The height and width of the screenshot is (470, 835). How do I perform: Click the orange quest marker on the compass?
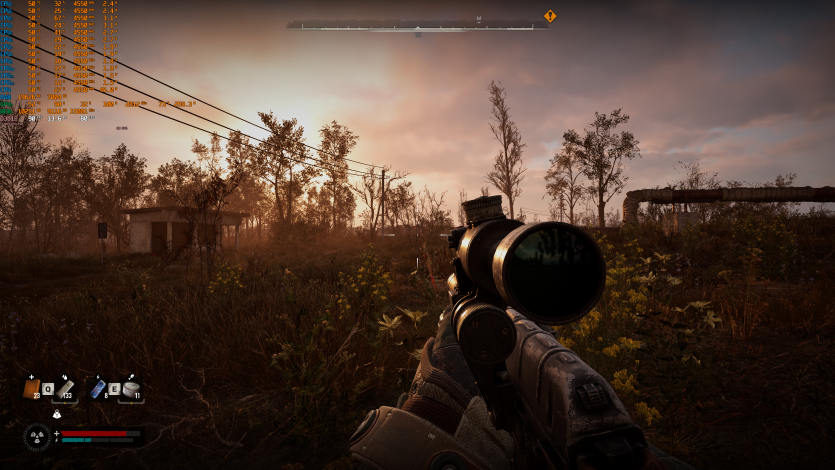pos(549,16)
